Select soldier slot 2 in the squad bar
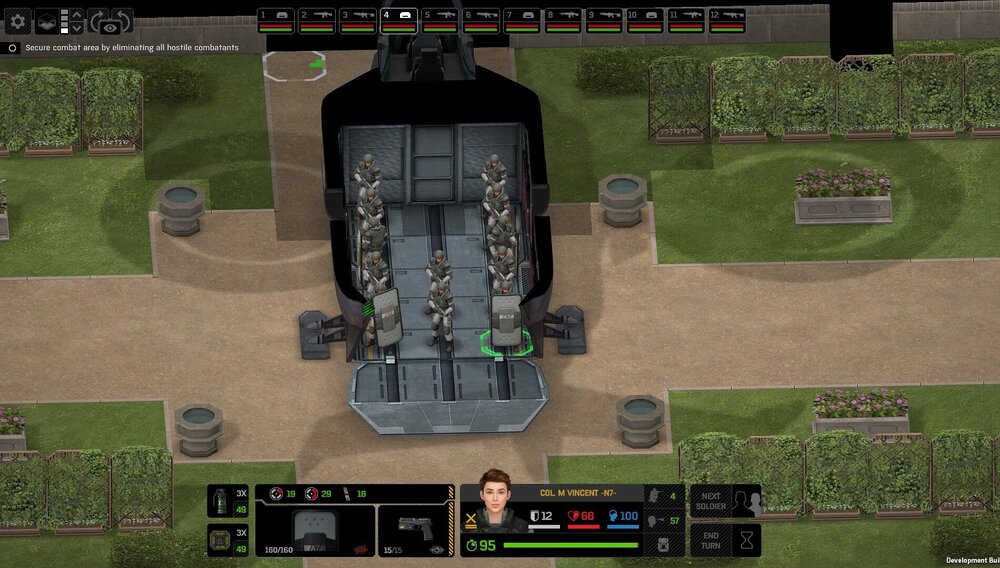1000x568 pixels. coord(317,20)
